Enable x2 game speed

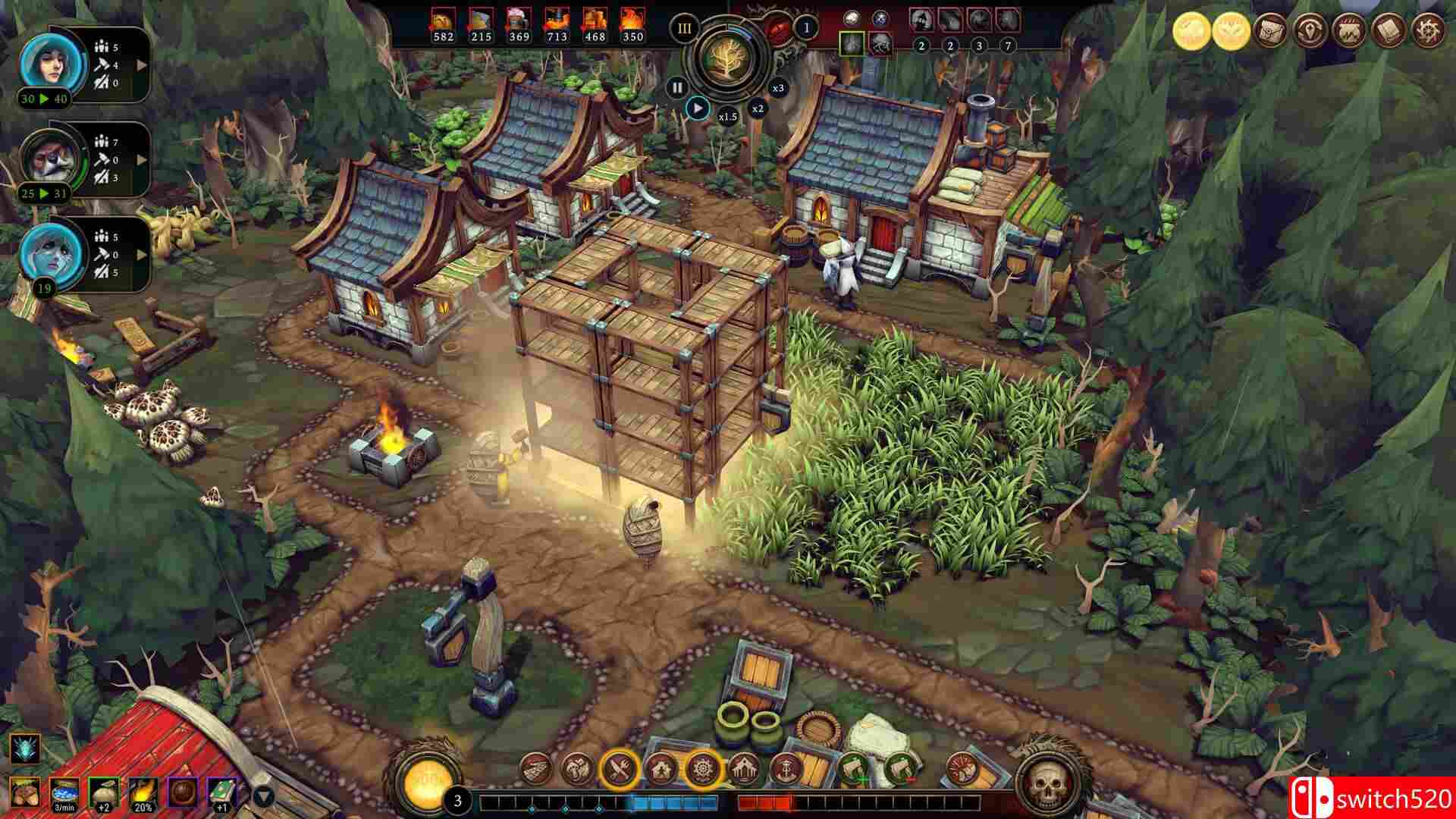click(758, 109)
